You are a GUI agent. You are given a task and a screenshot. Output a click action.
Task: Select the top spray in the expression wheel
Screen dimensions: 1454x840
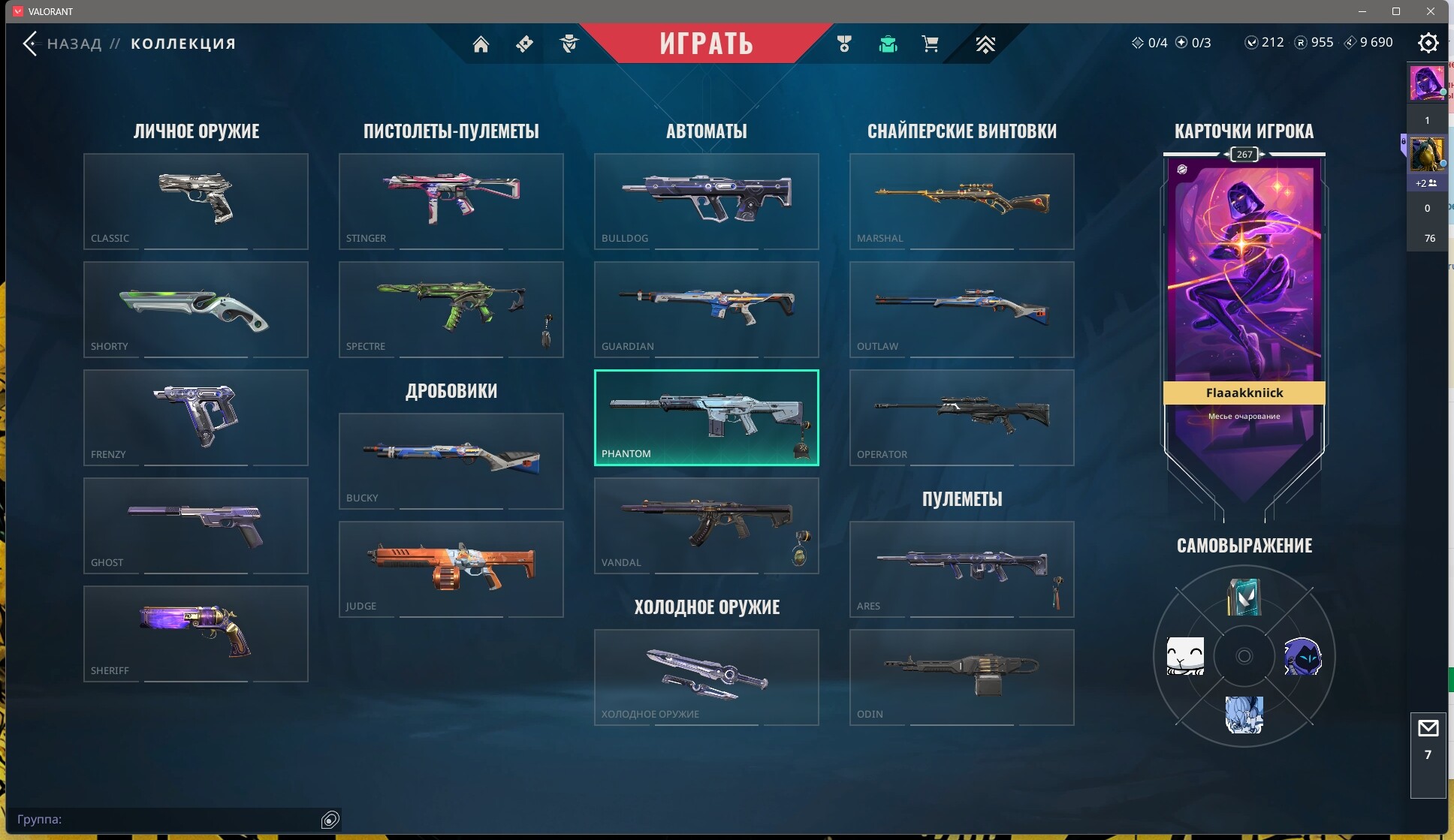(x=1244, y=598)
